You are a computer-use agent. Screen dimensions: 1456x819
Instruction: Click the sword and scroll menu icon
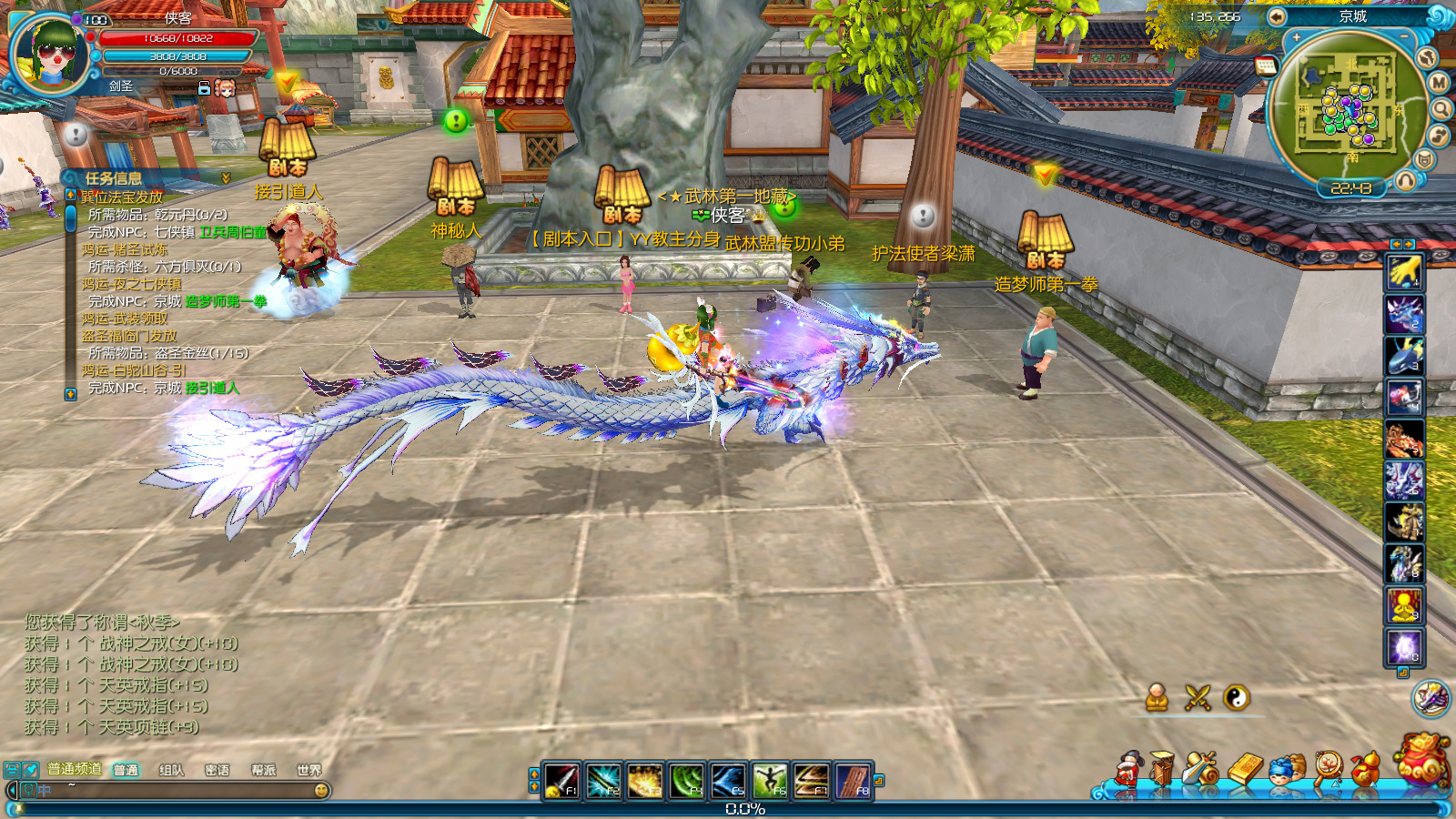click(1202, 770)
